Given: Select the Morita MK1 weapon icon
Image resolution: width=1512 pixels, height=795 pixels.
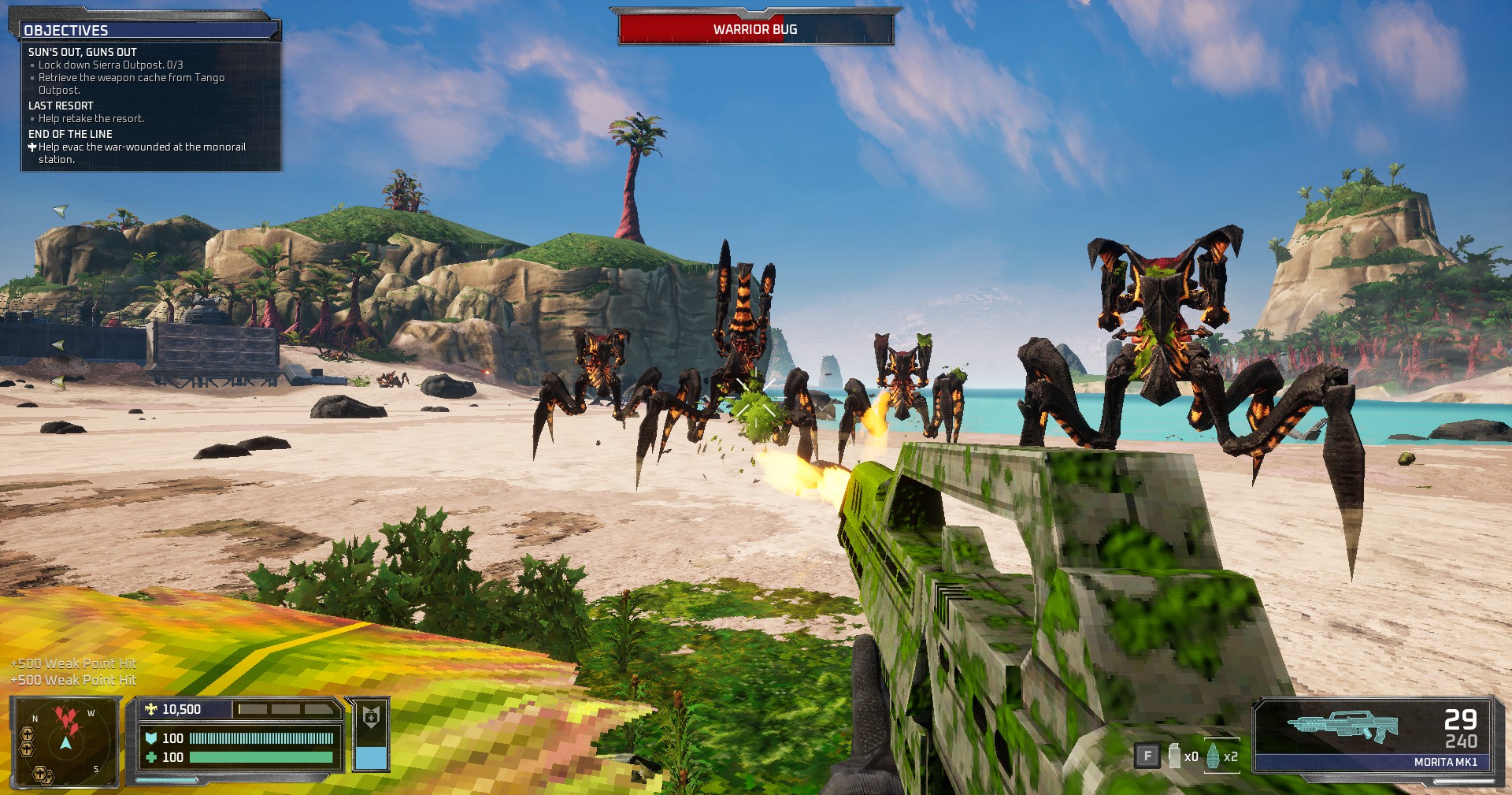Looking at the screenshot, I should tap(1342, 726).
